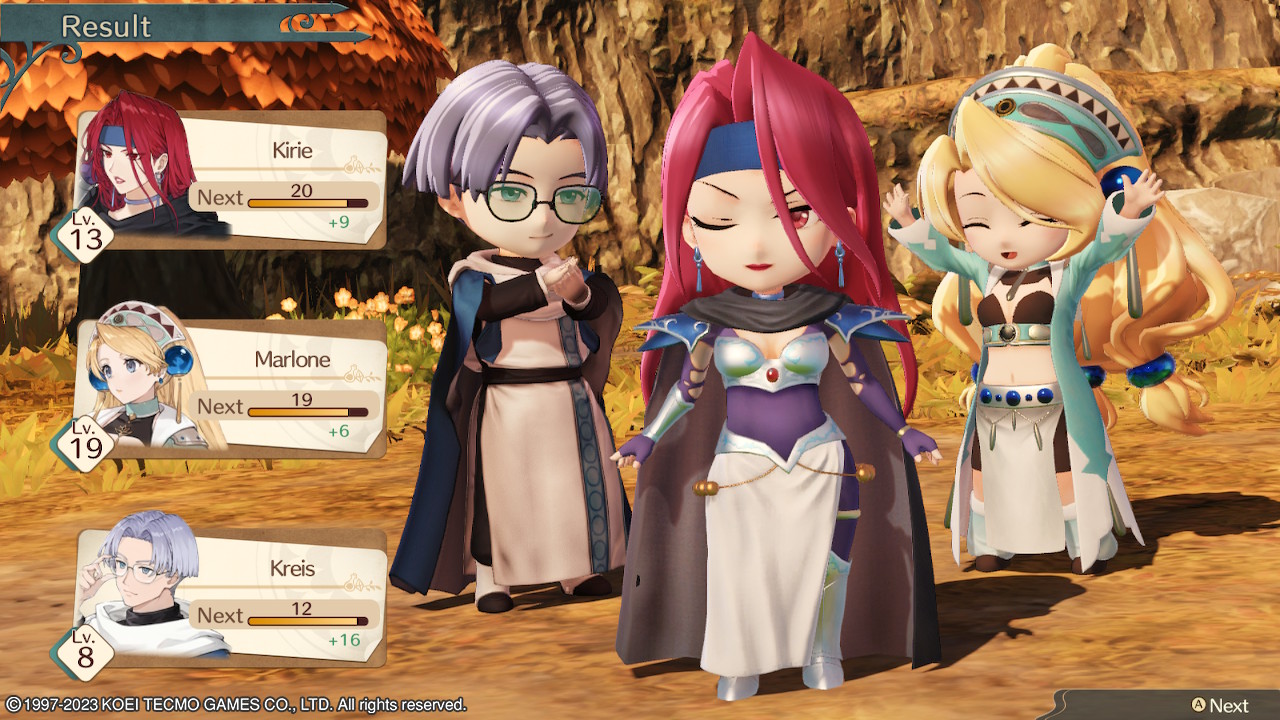Select Marlone's result card

coord(232,390)
